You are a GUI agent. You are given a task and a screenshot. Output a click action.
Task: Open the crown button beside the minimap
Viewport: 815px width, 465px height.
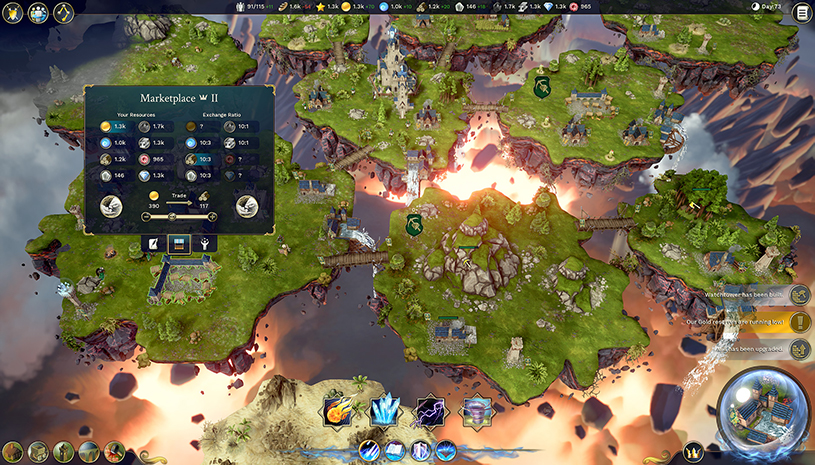pos(694,452)
